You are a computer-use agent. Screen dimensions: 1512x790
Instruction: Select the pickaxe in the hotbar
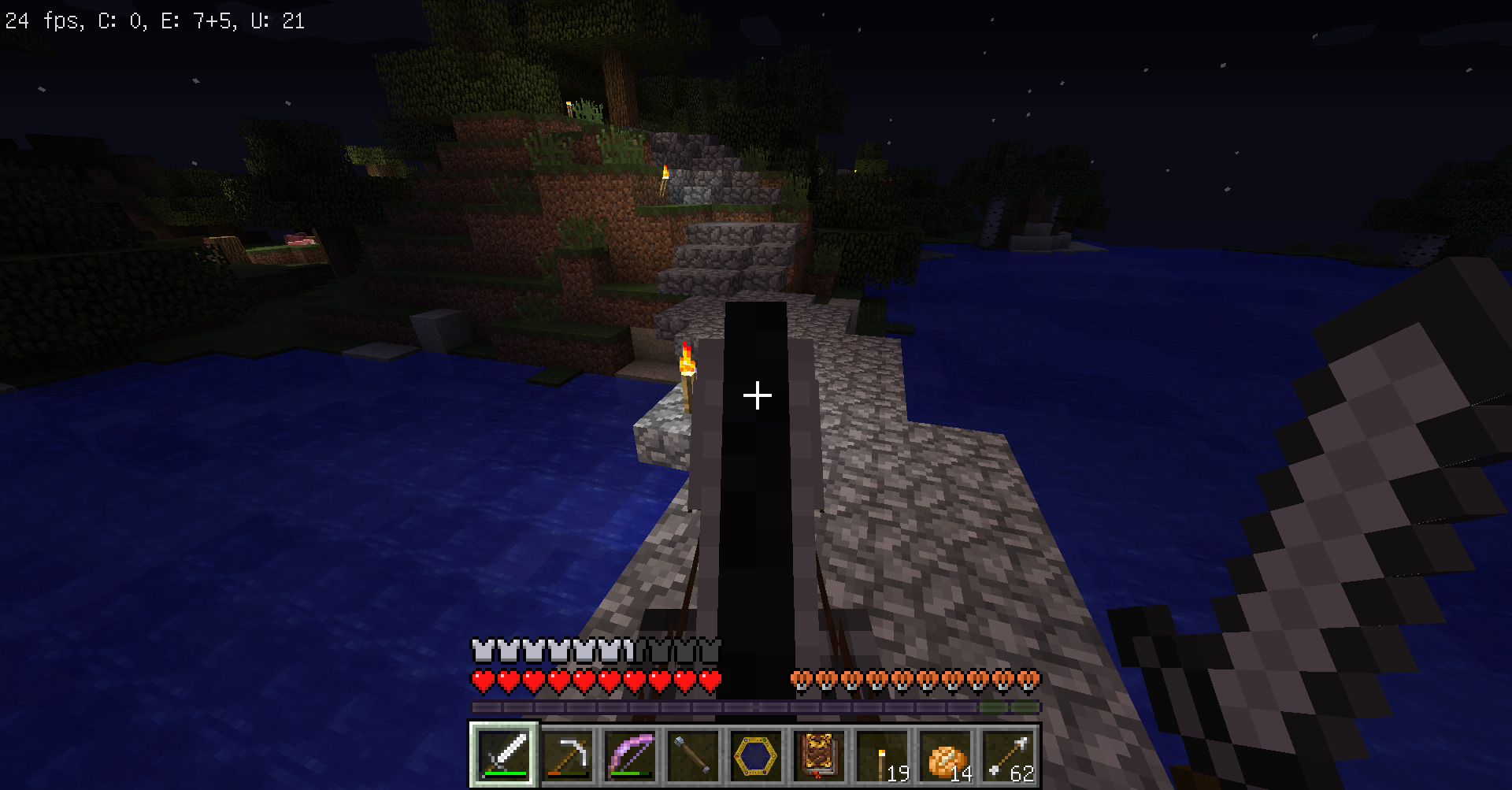[x=567, y=755]
